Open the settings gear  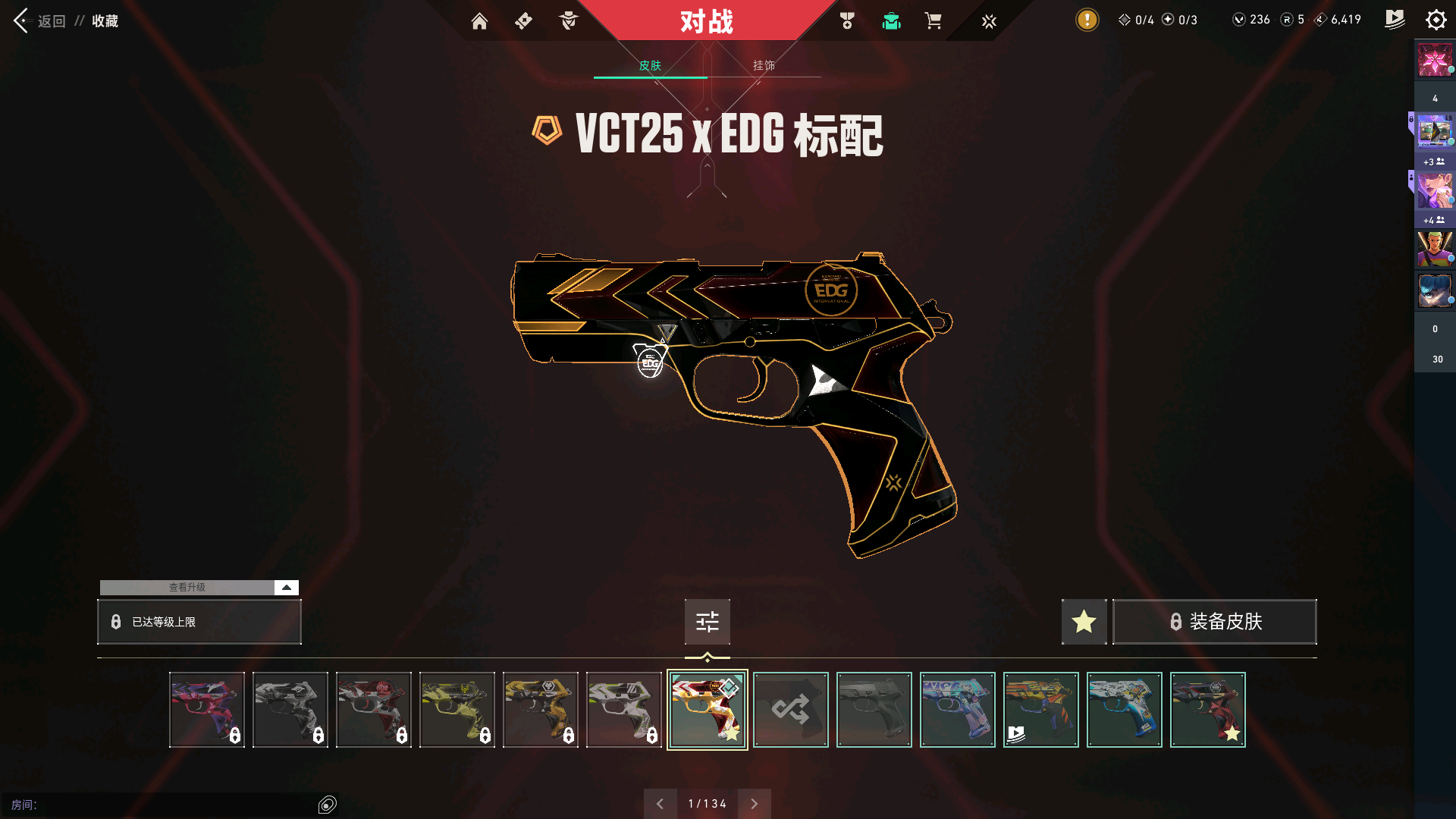tap(1436, 20)
